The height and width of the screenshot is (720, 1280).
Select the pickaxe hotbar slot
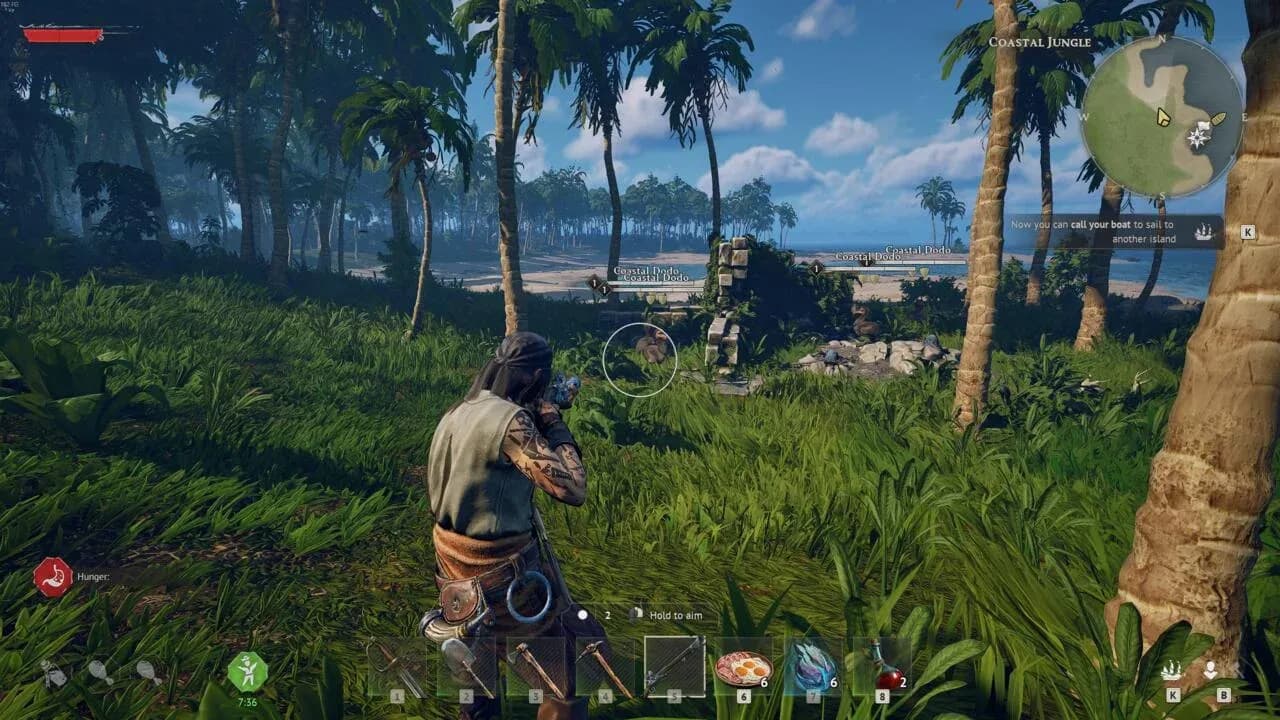pyautogui.click(x=604, y=666)
